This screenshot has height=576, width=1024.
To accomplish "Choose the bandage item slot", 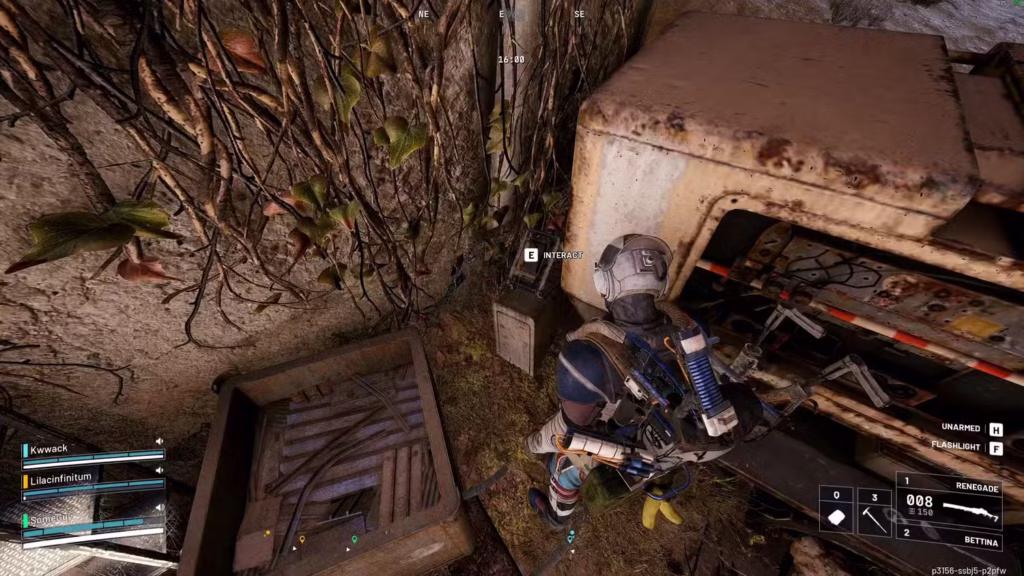I will point(836,510).
